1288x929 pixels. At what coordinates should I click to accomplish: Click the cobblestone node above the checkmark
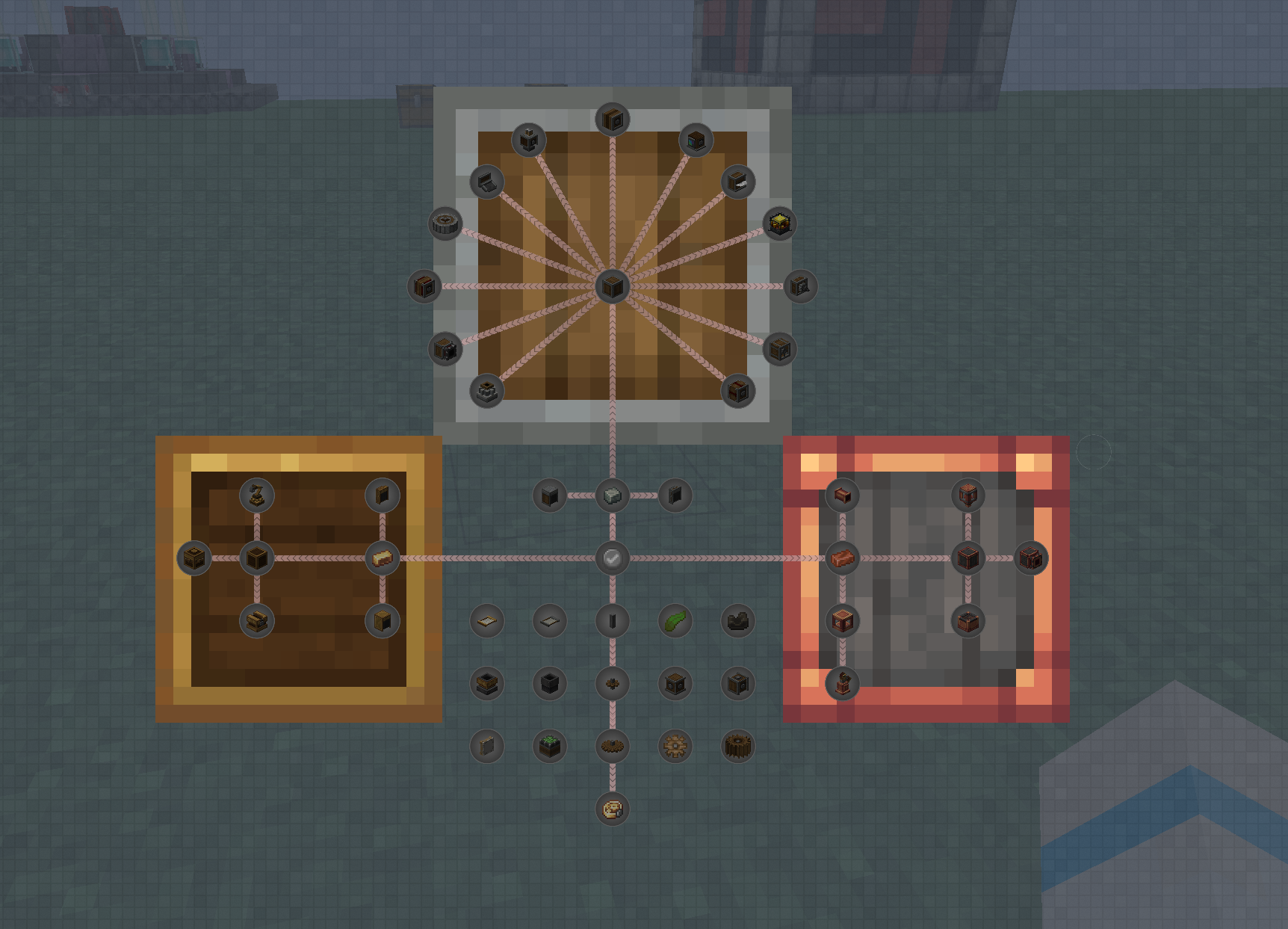coord(612,496)
